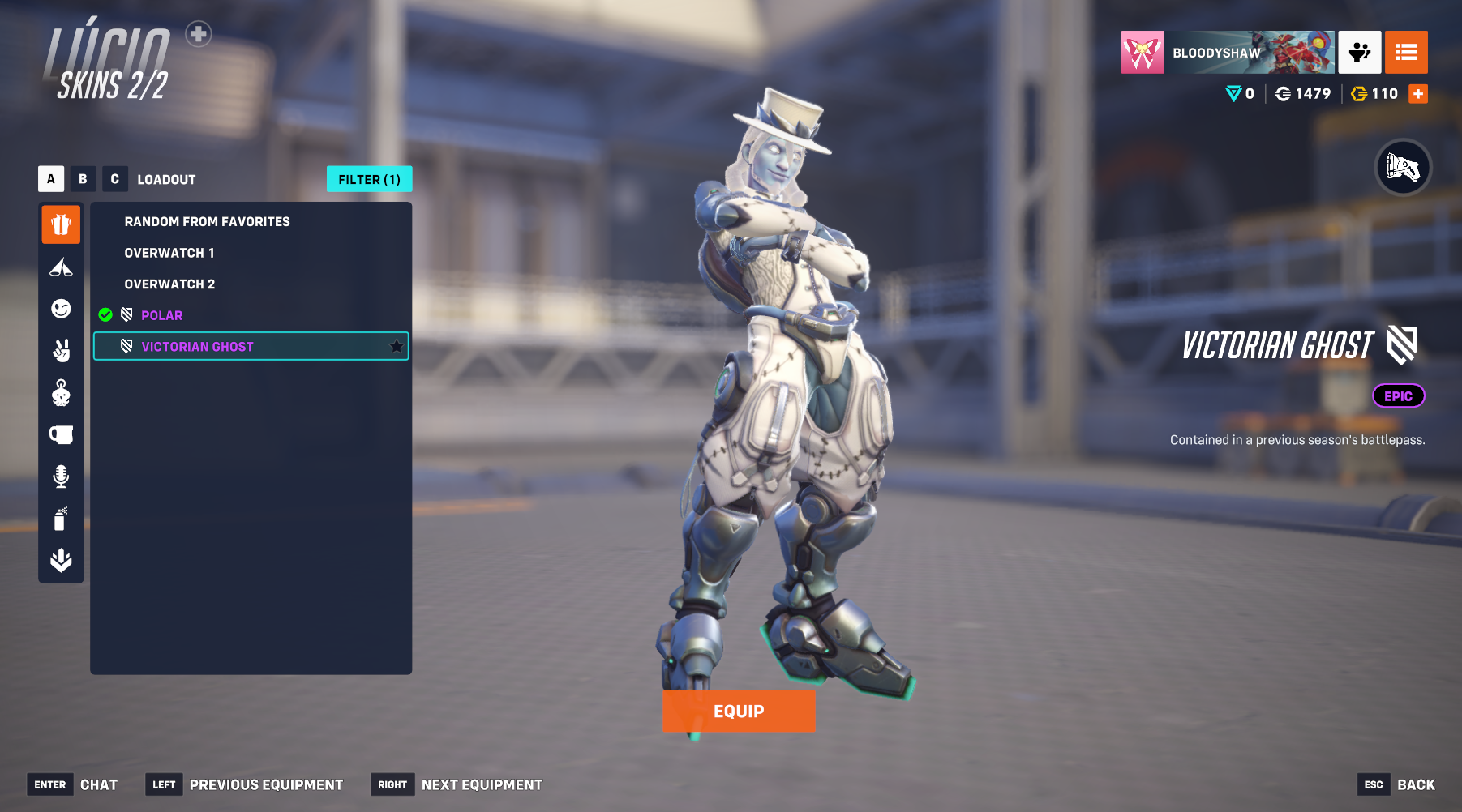This screenshot has height=812, width=1462.
Task: Expand the Overwatch 2 skins group
Action: [169, 284]
